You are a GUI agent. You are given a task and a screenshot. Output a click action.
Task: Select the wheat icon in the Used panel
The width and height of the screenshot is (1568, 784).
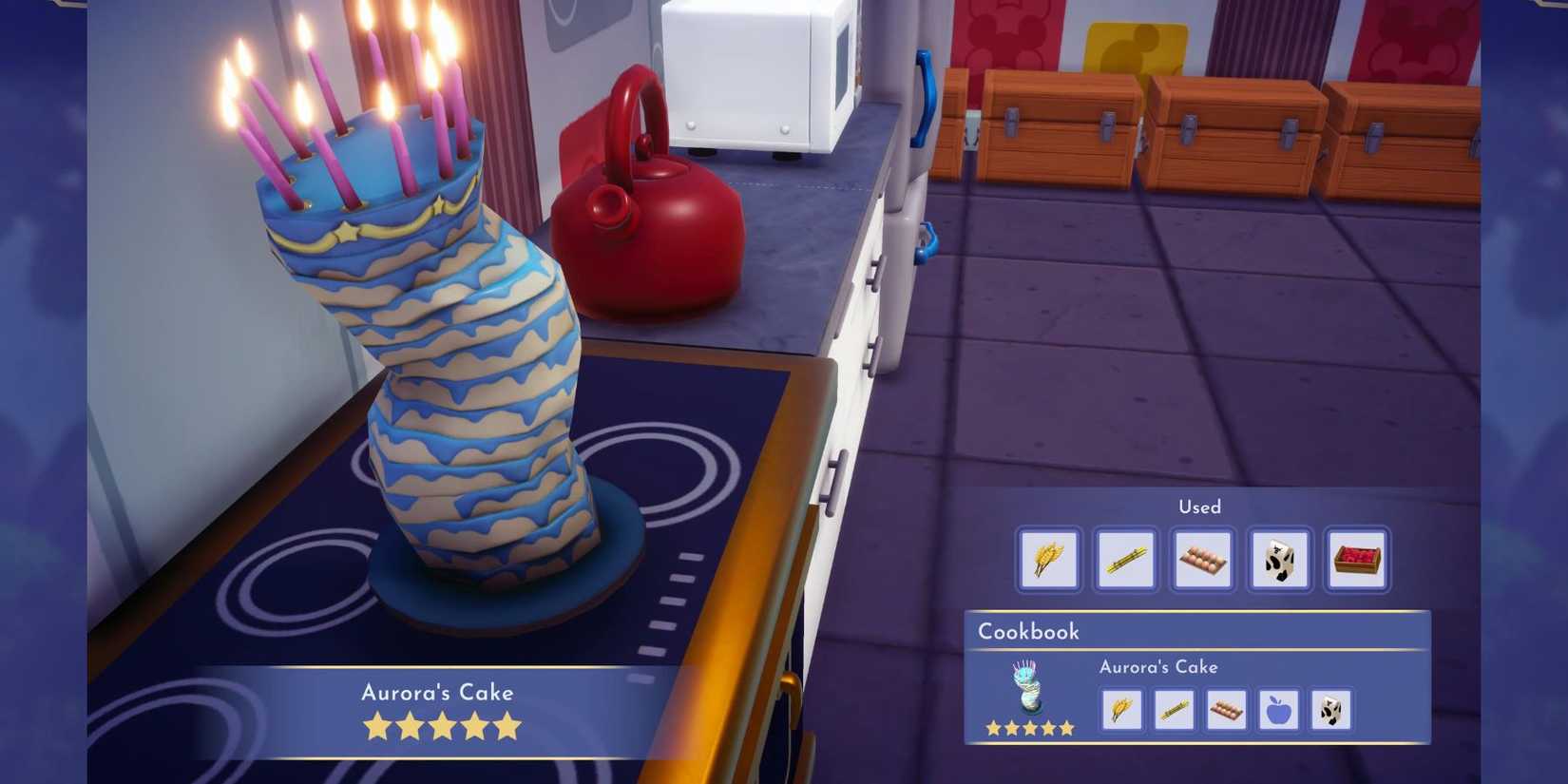pos(1048,560)
